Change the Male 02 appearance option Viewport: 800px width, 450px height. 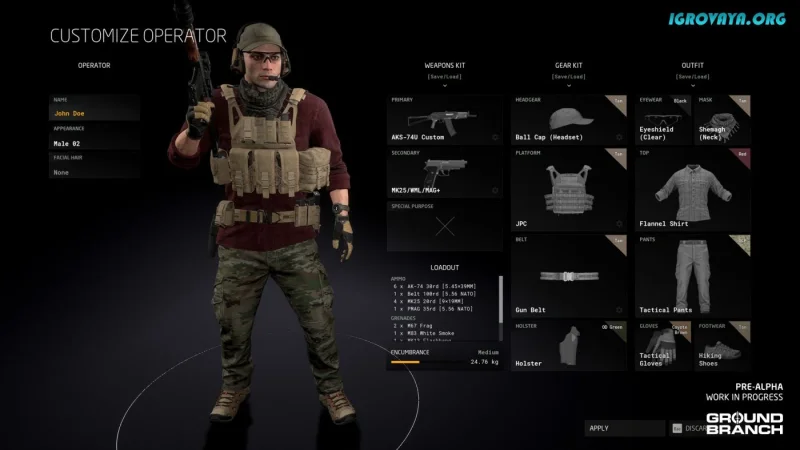(x=95, y=143)
